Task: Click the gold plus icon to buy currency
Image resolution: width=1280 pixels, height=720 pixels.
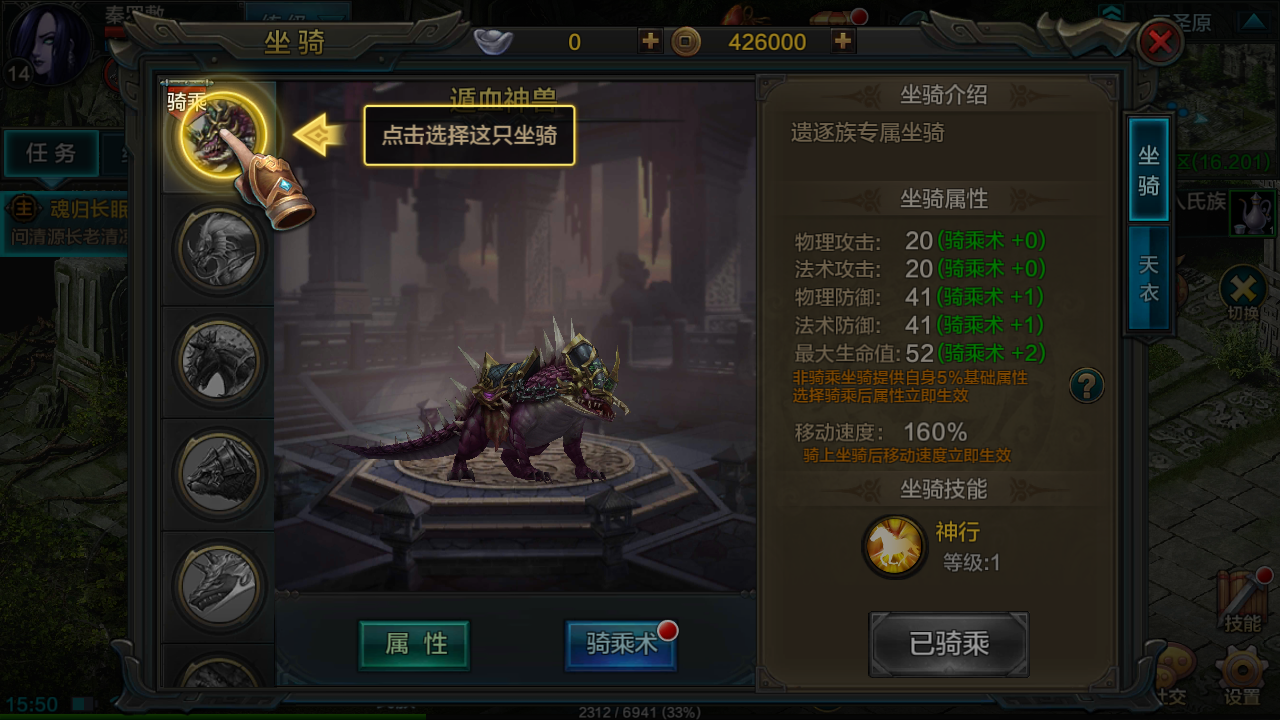Action: tap(843, 42)
